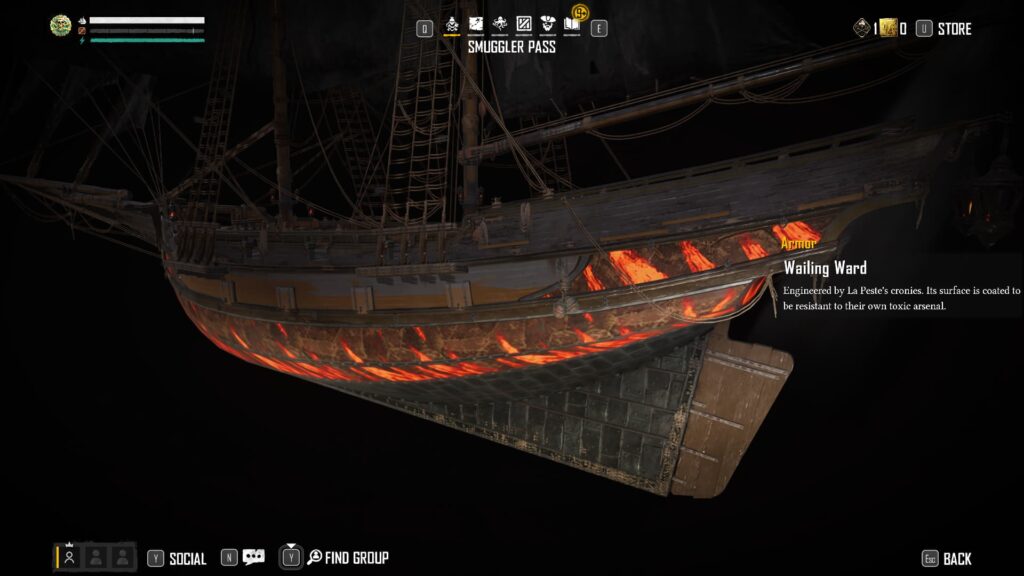The height and width of the screenshot is (576, 1024).
Task: Open the octopus kraken tab
Action: [499, 25]
